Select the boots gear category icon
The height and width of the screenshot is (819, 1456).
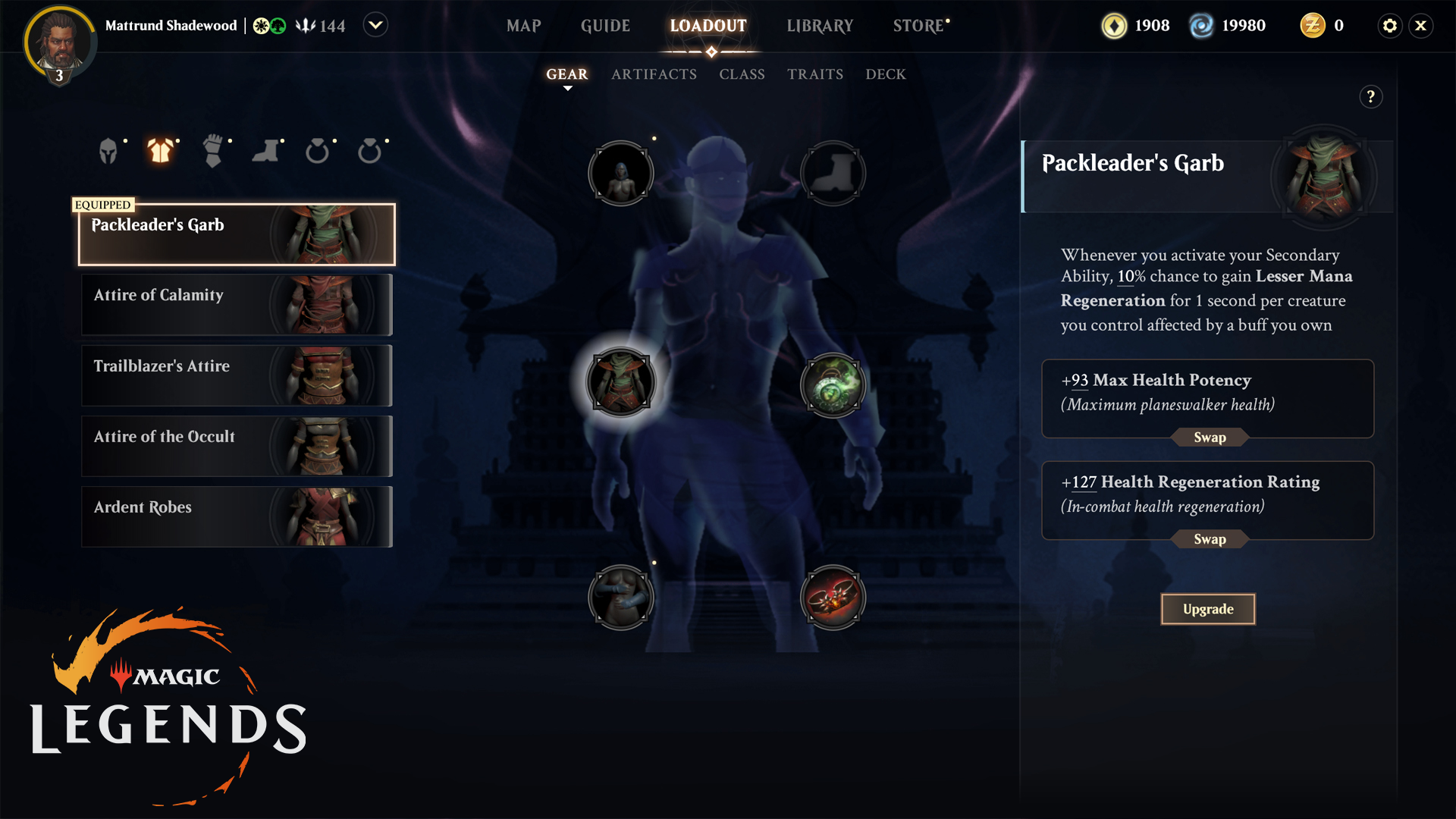click(265, 151)
